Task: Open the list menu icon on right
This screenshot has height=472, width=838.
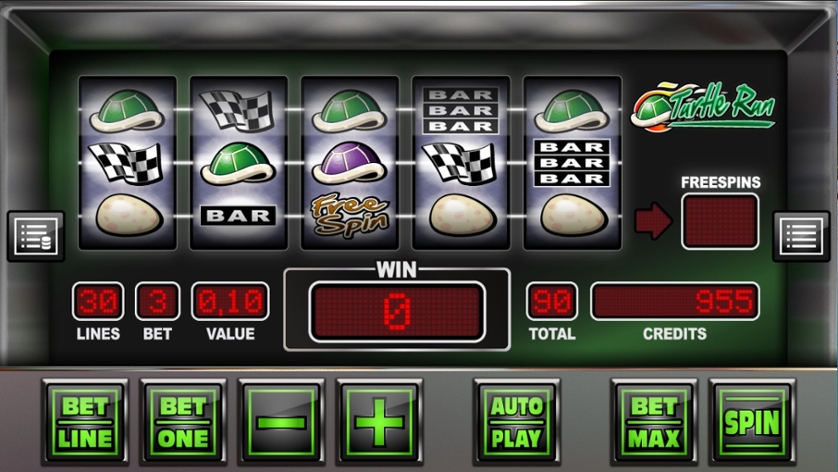Action: (x=802, y=236)
